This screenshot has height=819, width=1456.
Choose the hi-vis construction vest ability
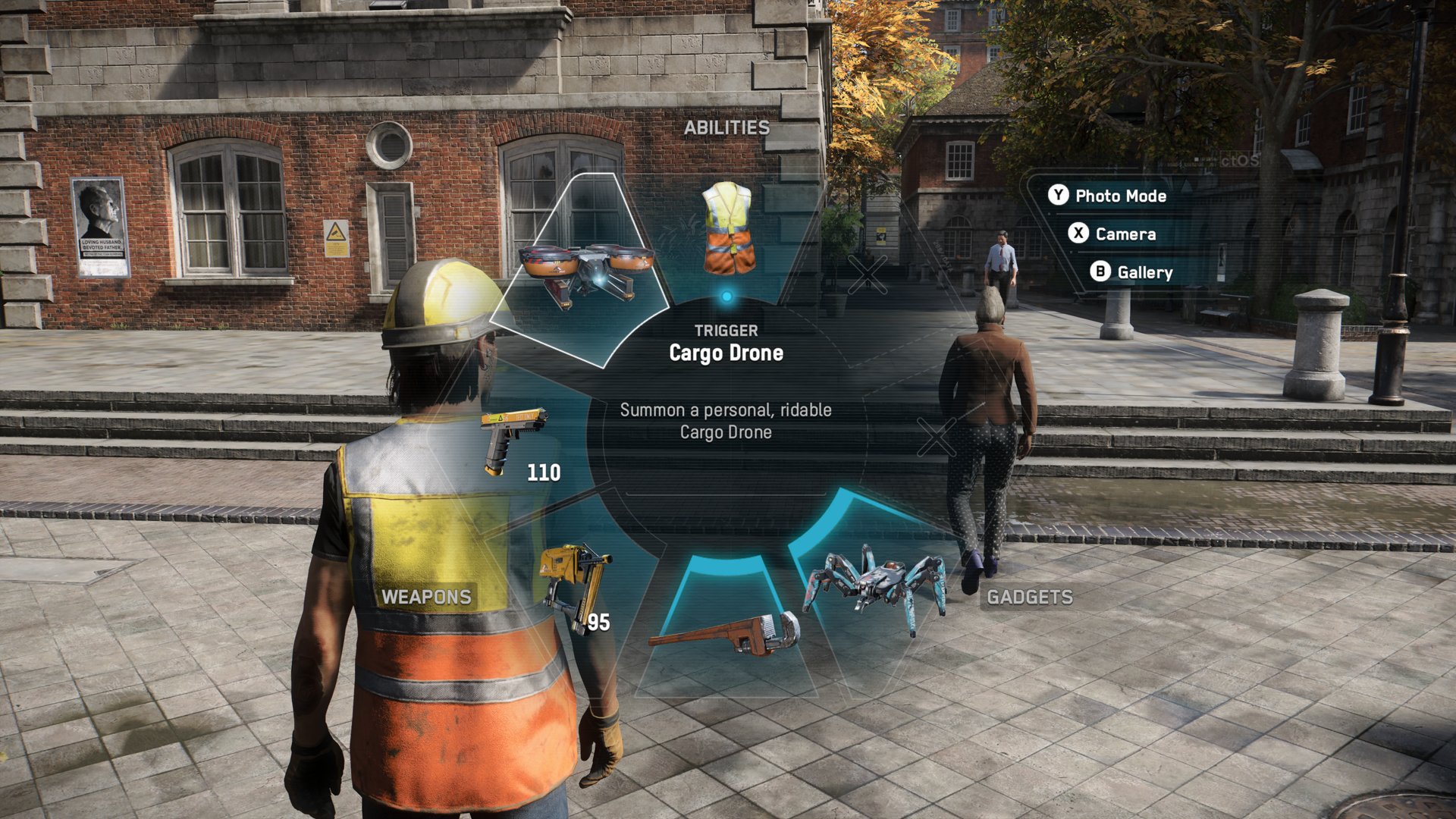tap(726, 229)
